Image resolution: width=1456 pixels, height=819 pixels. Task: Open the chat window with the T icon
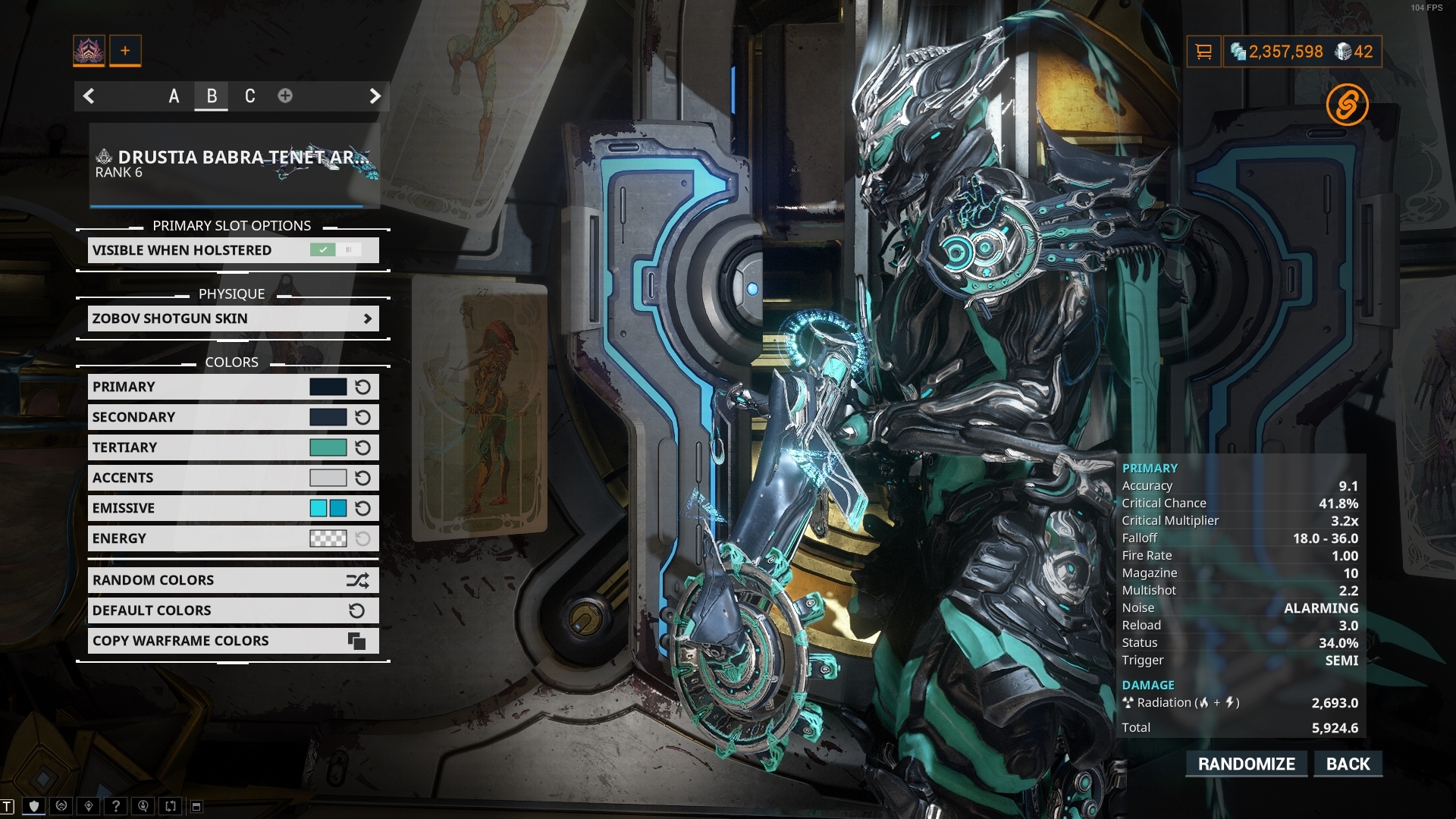pos(6,806)
